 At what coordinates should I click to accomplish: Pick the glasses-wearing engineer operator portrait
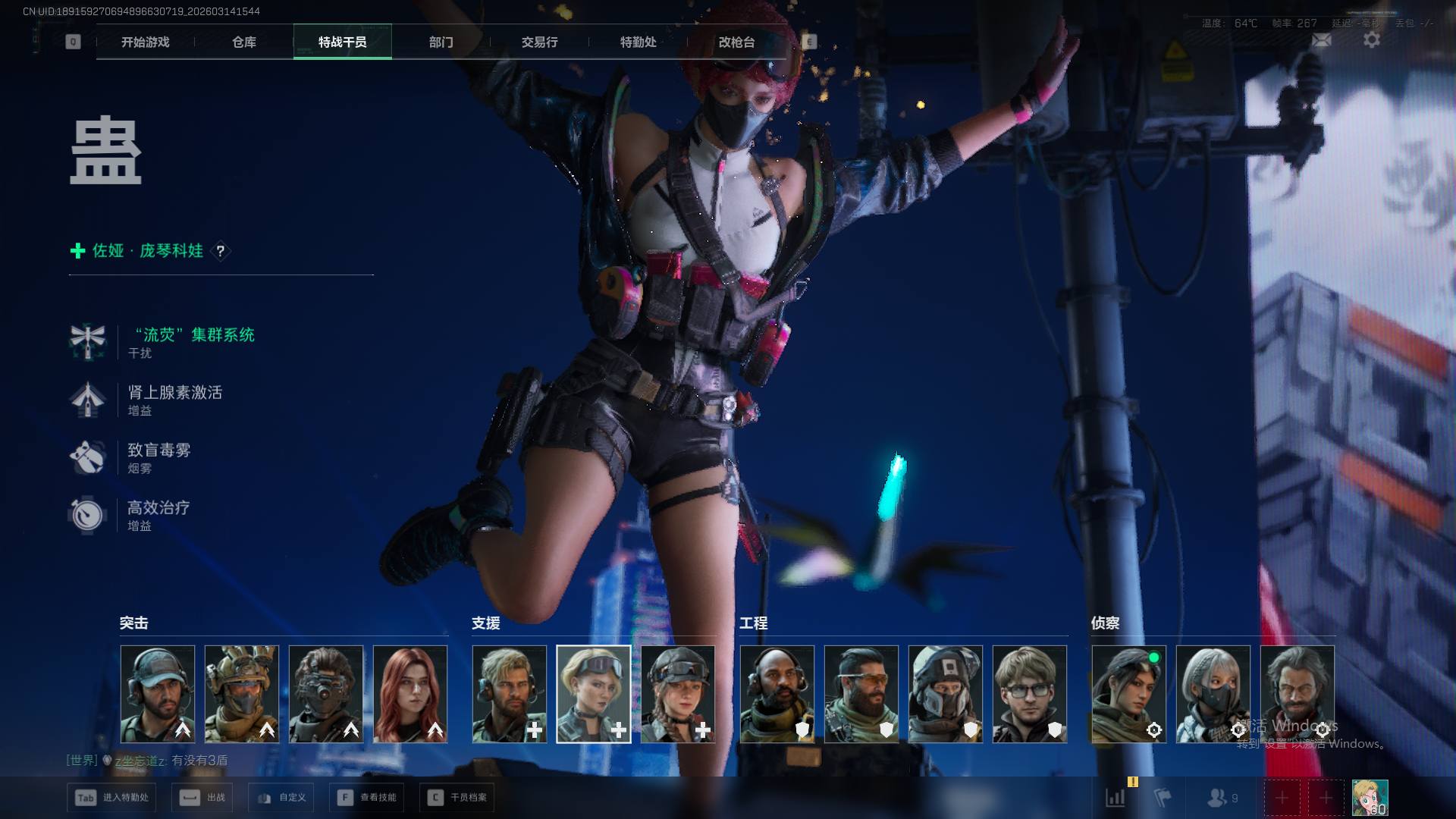point(1029,694)
